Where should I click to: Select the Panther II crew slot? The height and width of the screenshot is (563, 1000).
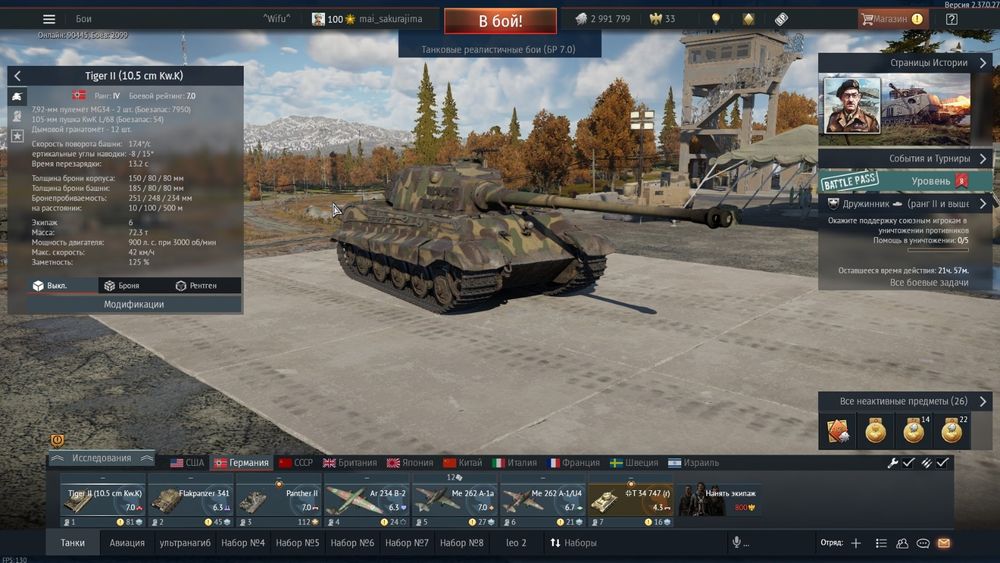pos(278,500)
